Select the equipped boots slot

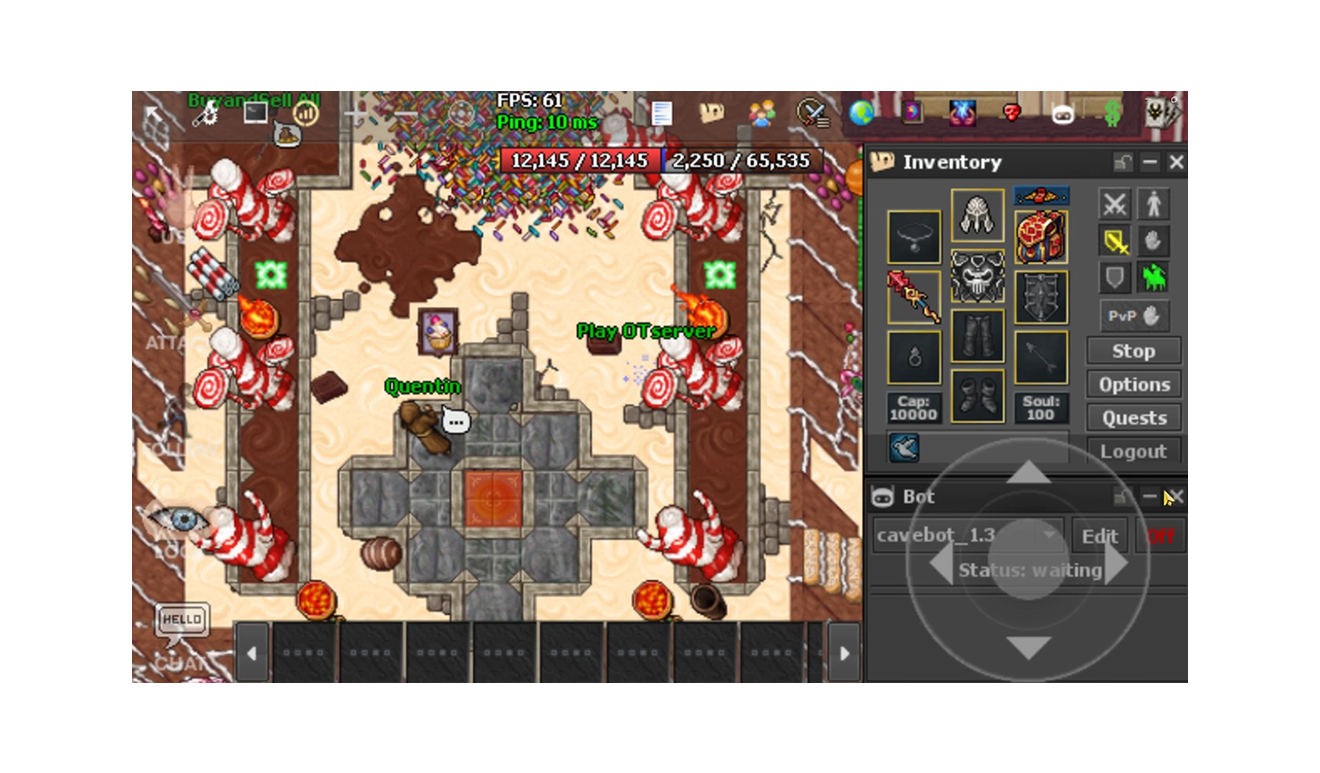click(x=977, y=396)
